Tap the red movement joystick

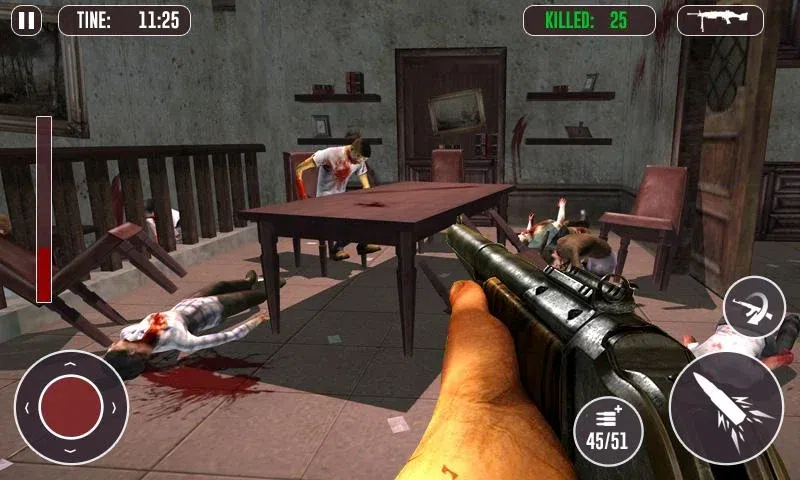(71, 407)
